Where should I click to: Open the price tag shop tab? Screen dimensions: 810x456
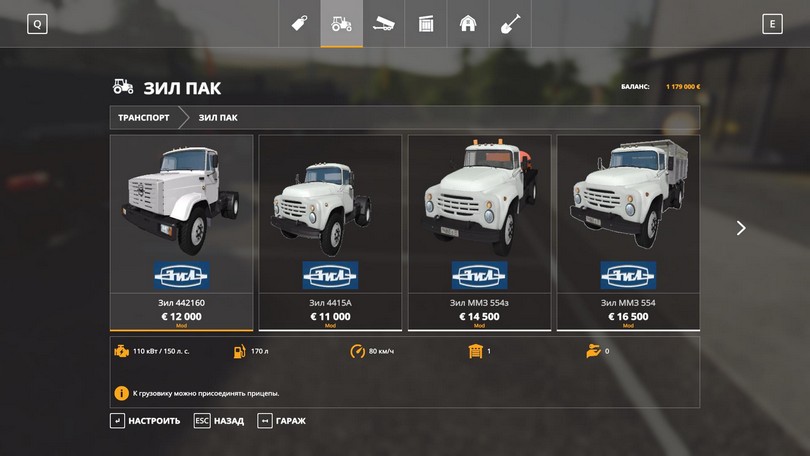coord(298,25)
